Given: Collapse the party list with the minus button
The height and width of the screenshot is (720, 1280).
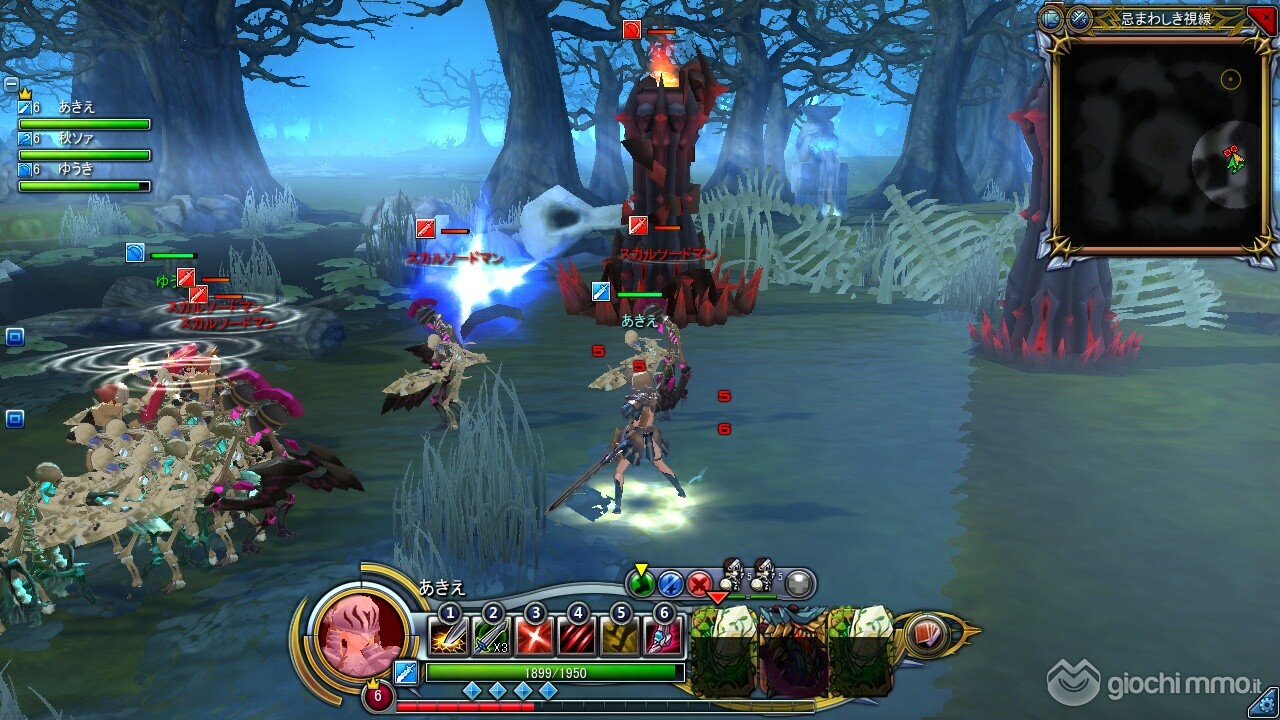Looking at the screenshot, I should coord(12,83).
